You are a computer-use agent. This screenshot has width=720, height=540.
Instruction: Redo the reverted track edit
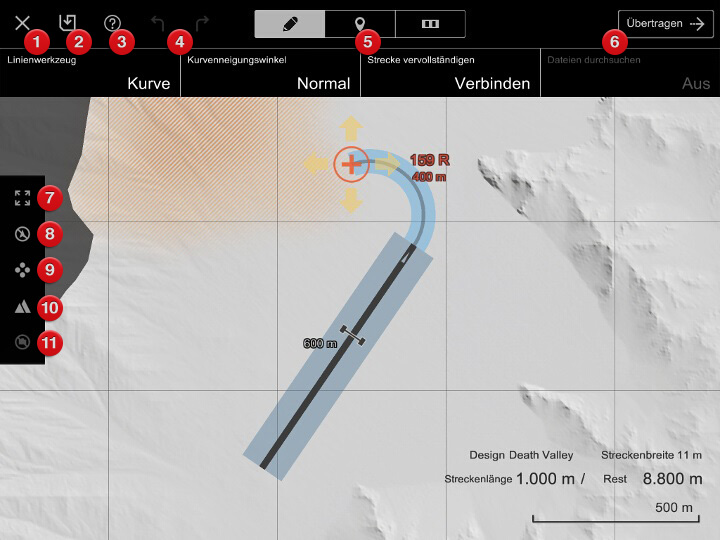pyautogui.click(x=202, y=22)
